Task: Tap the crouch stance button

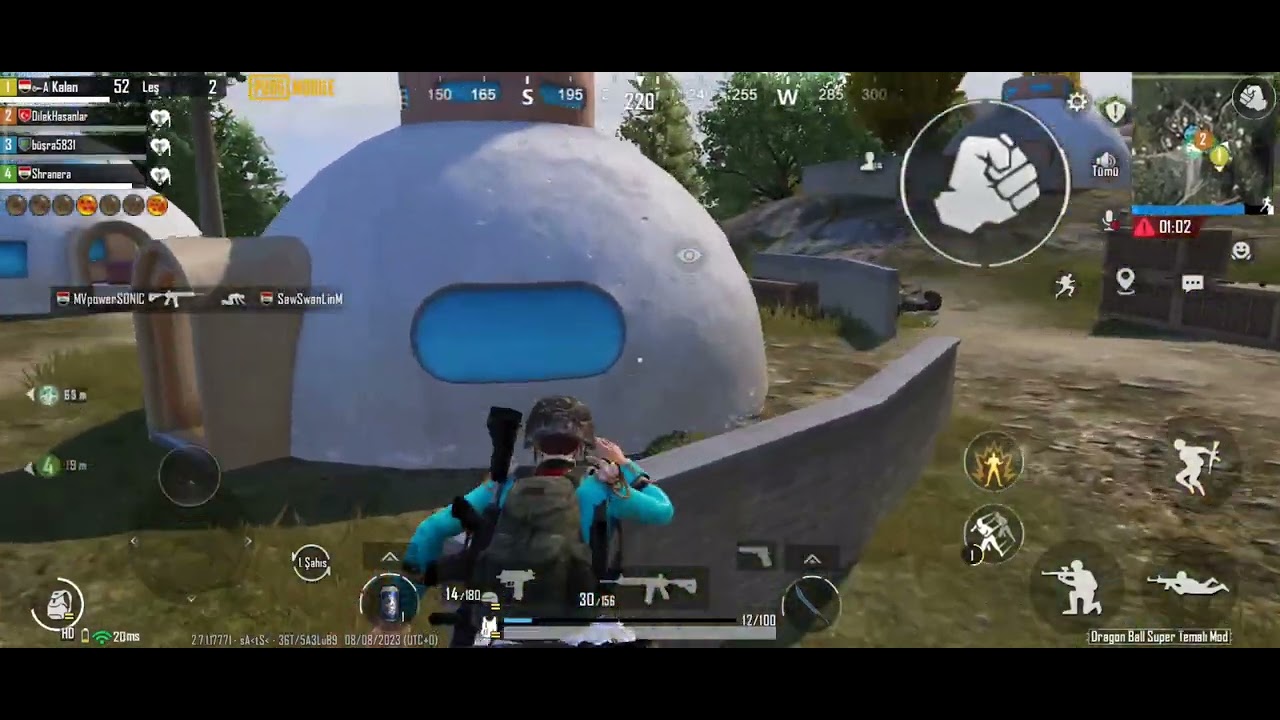Action: tap(1077, 587)
